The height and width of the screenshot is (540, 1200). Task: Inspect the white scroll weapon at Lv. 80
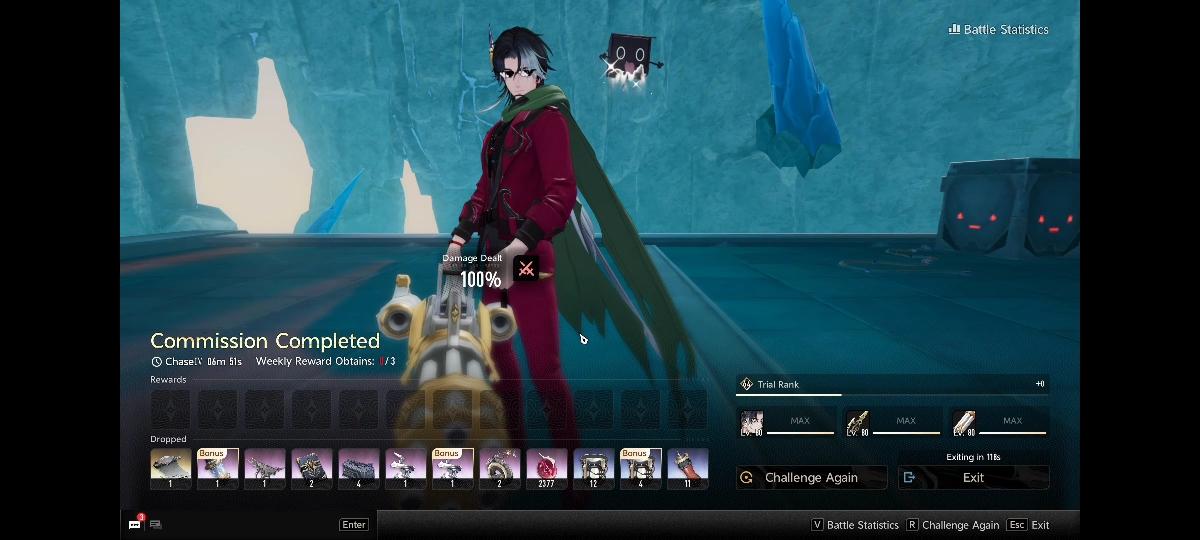tap(964, 422)
